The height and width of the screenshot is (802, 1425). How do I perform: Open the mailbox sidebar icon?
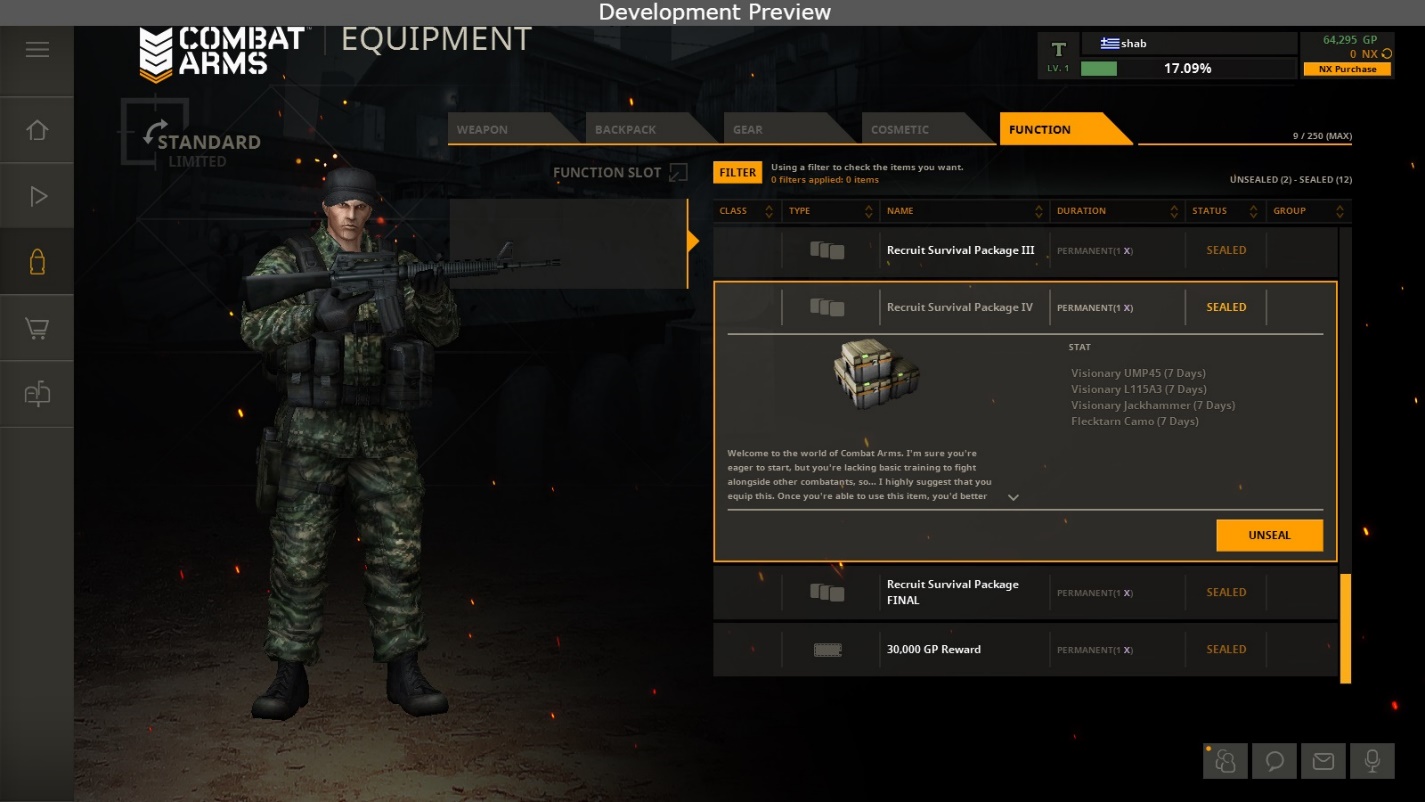point(37,394)
